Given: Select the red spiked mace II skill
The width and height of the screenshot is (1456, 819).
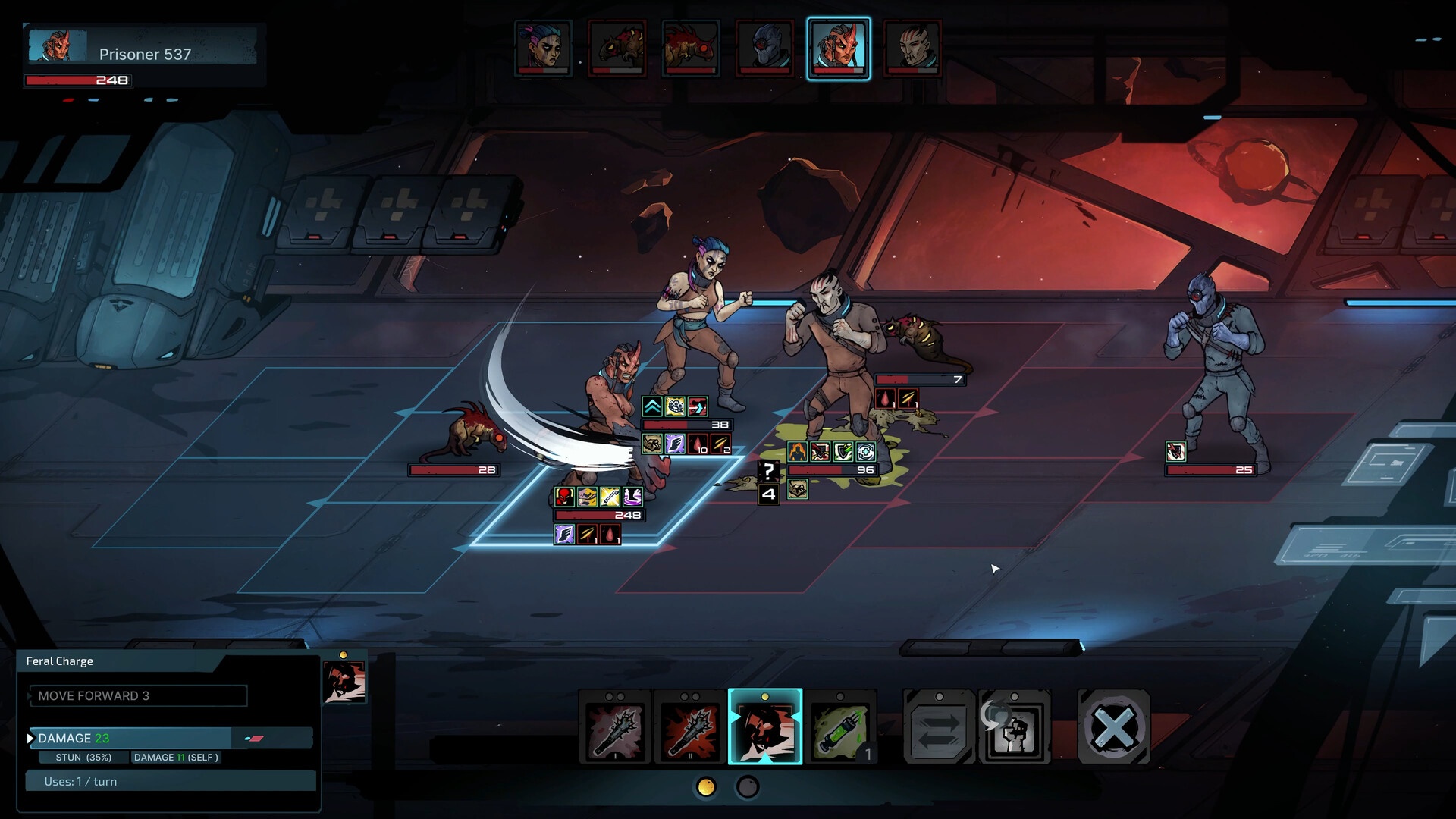Looking at the screenshot, I should tap(690, 728).
